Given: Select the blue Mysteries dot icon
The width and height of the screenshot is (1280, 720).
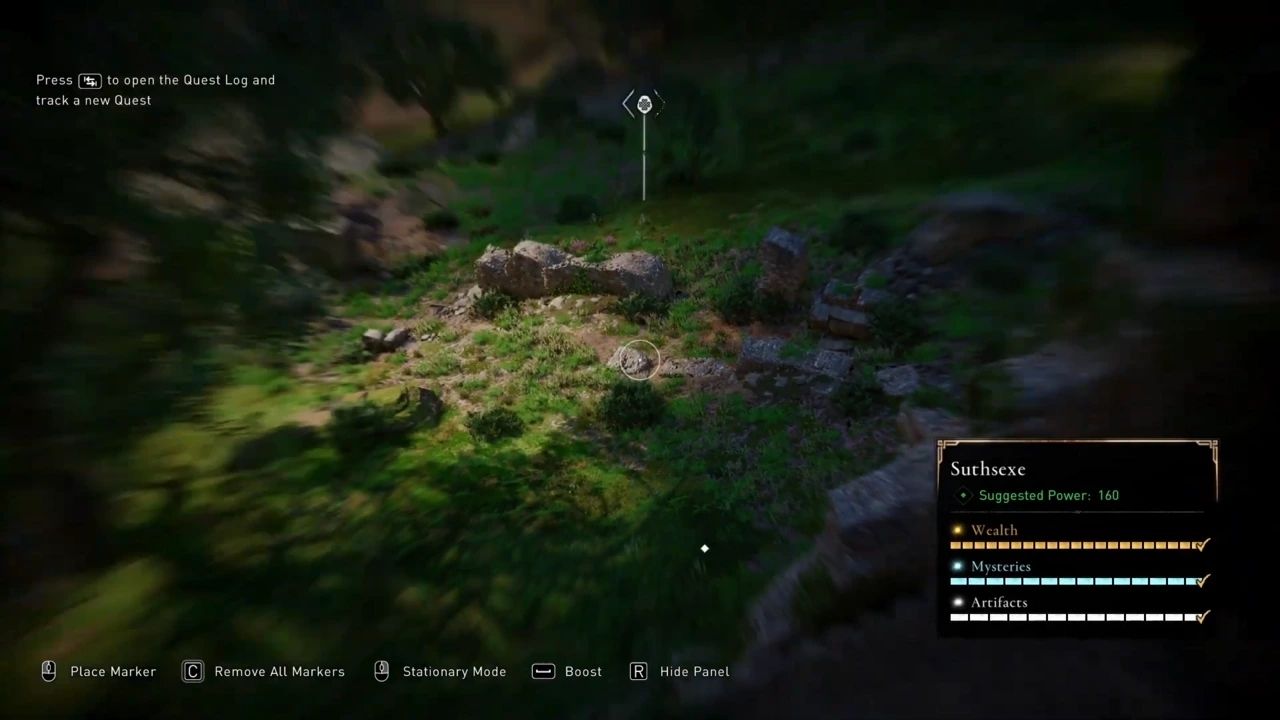Looking at the screenshot, I should (x=957, y=566).
